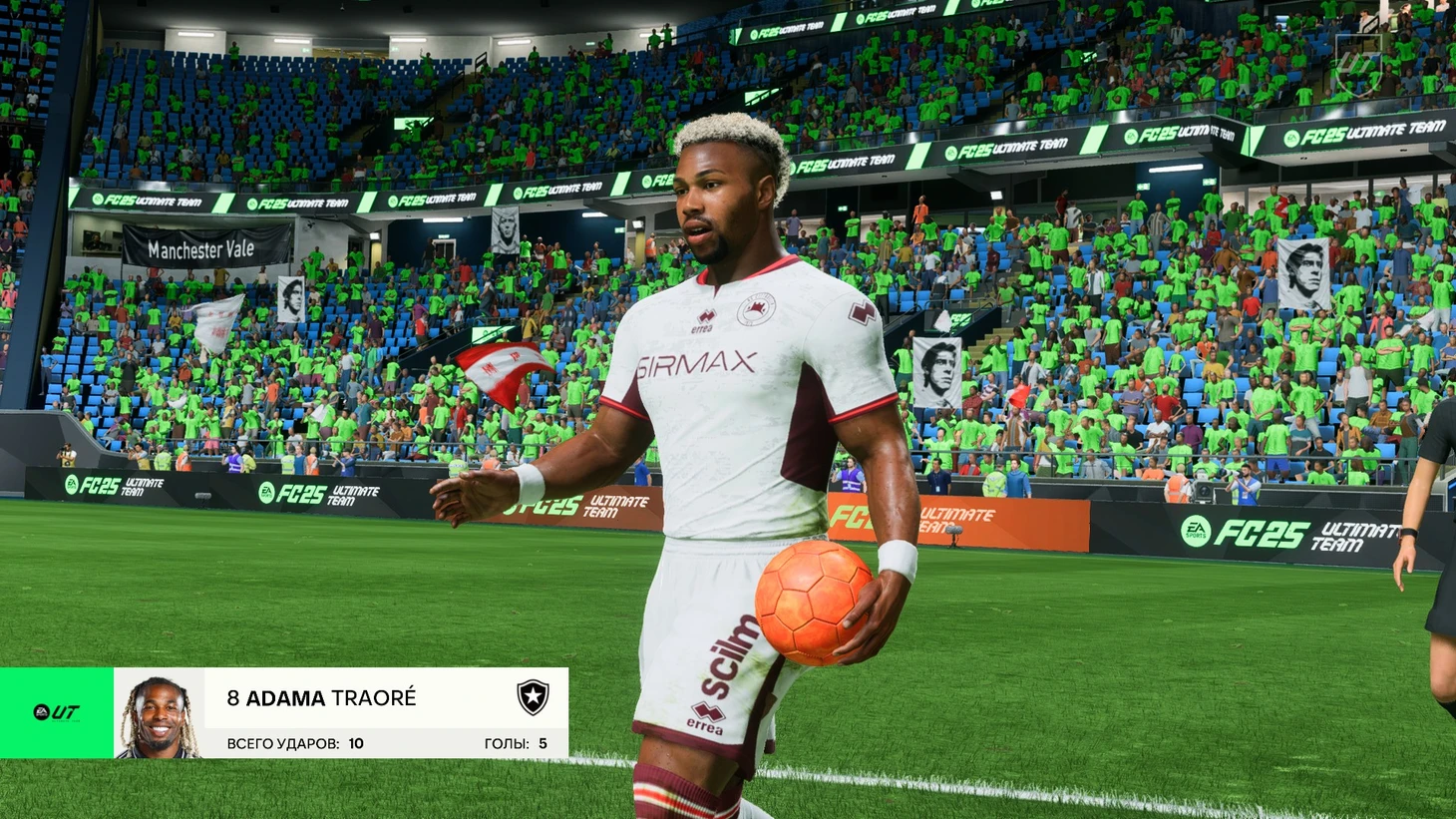Select the Botafogo club crest icon

pos(533,696)
